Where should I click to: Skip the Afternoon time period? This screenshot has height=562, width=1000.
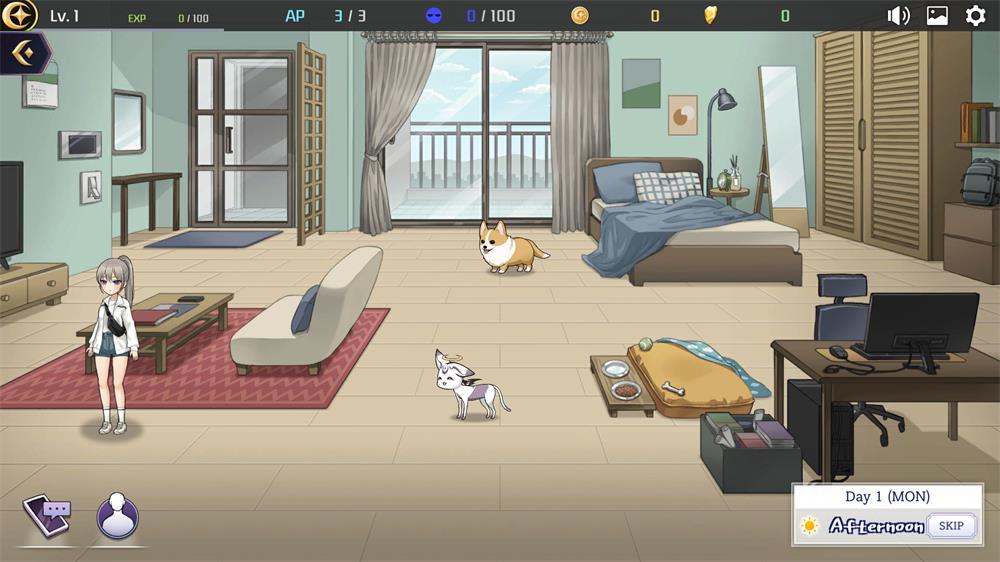[951, 525]
